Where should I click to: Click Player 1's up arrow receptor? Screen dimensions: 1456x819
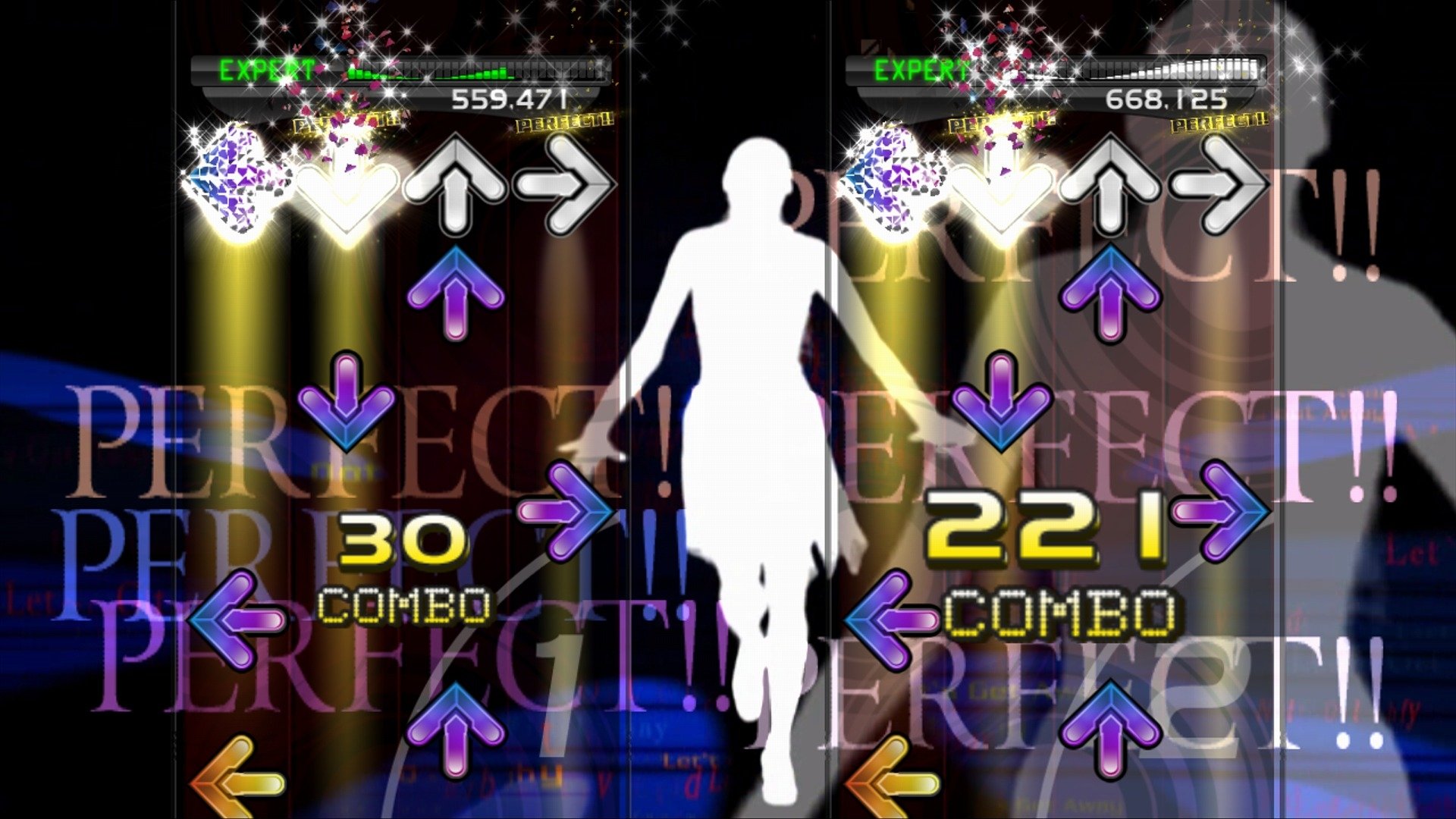pyautogui.click(x=455, y=182)
